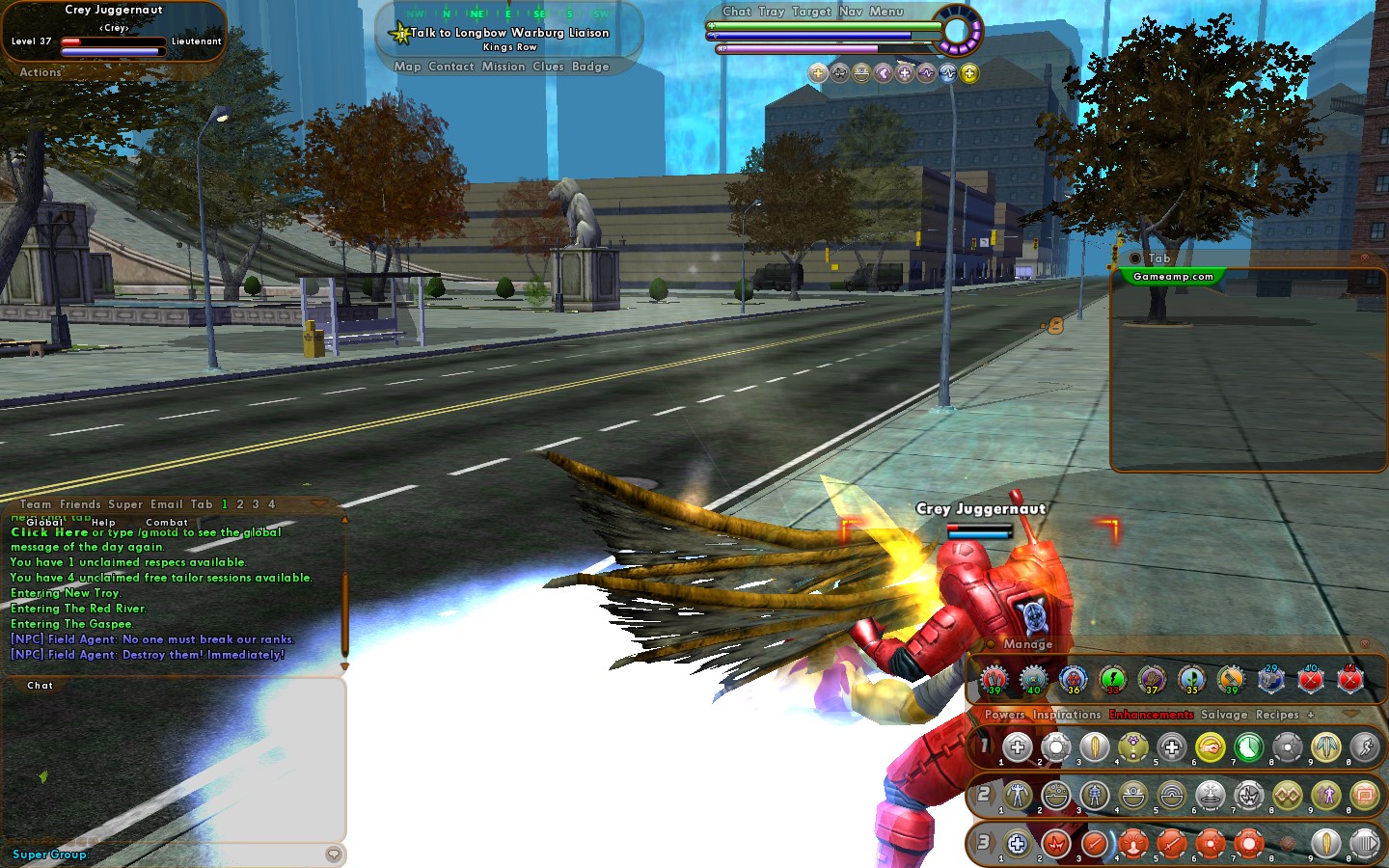
Task: Click the 'Click Here' message of the day link
Action: 49,532
